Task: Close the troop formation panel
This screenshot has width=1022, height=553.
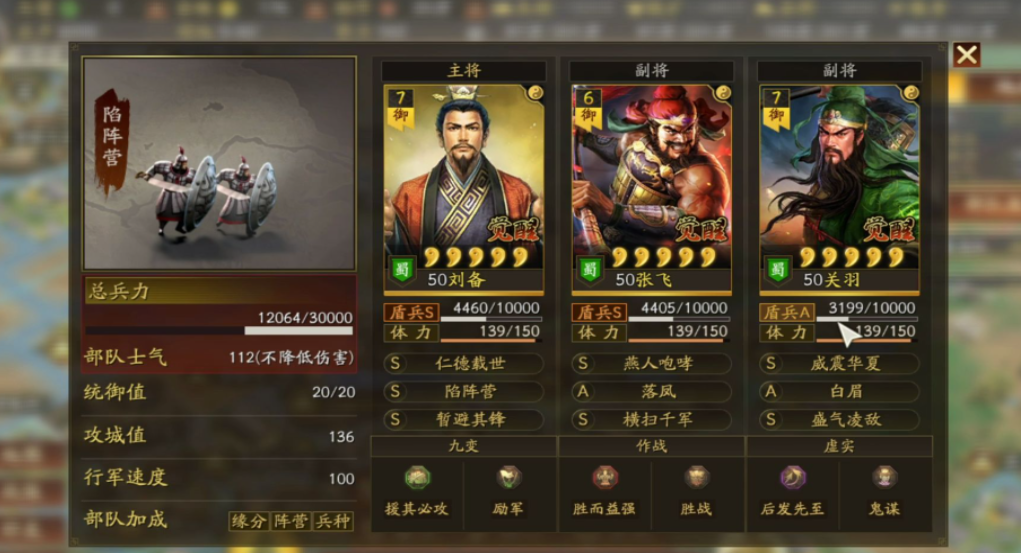Action: 966,55
